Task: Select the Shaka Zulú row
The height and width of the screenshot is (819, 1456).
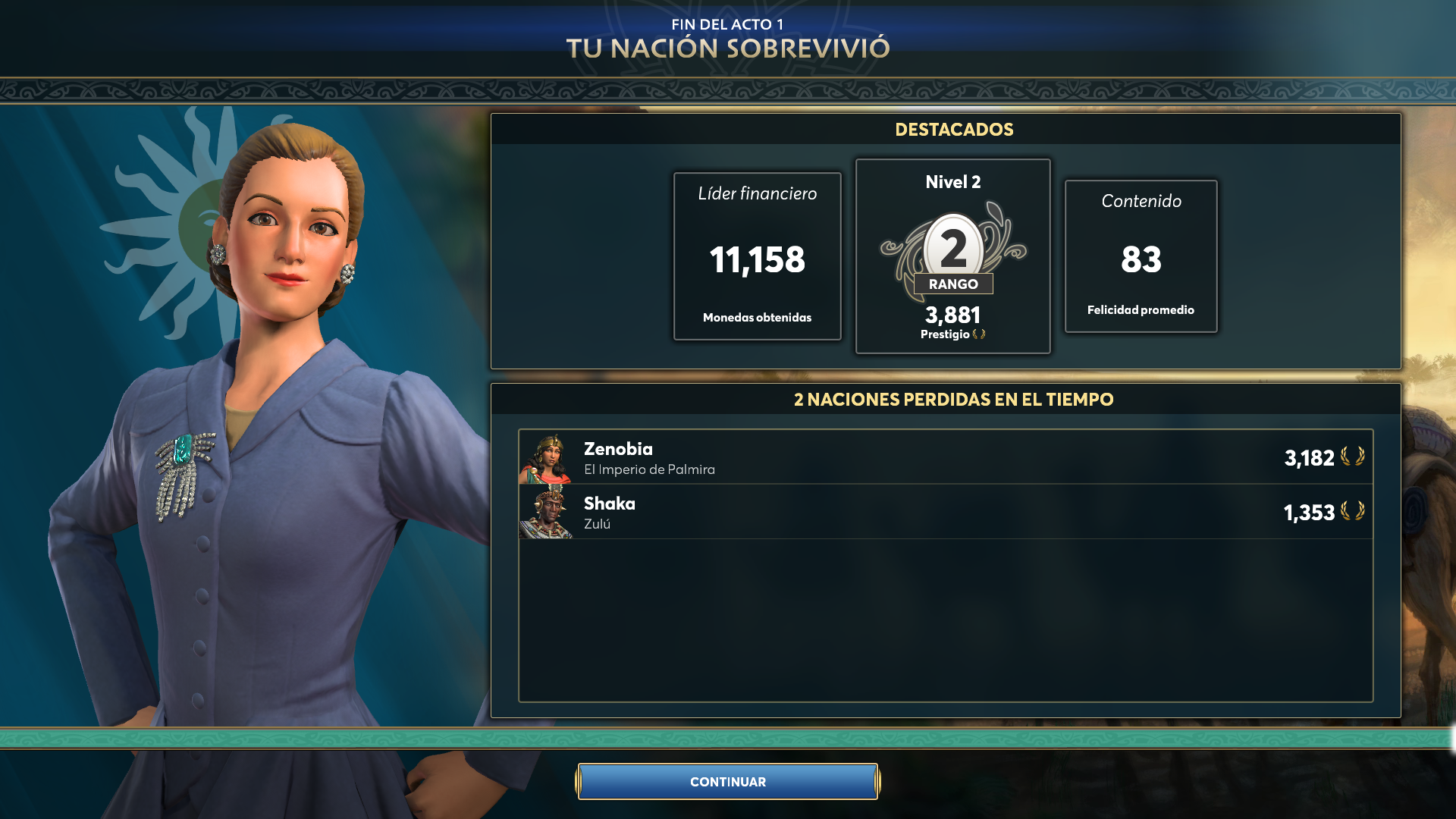Action: 945,512
